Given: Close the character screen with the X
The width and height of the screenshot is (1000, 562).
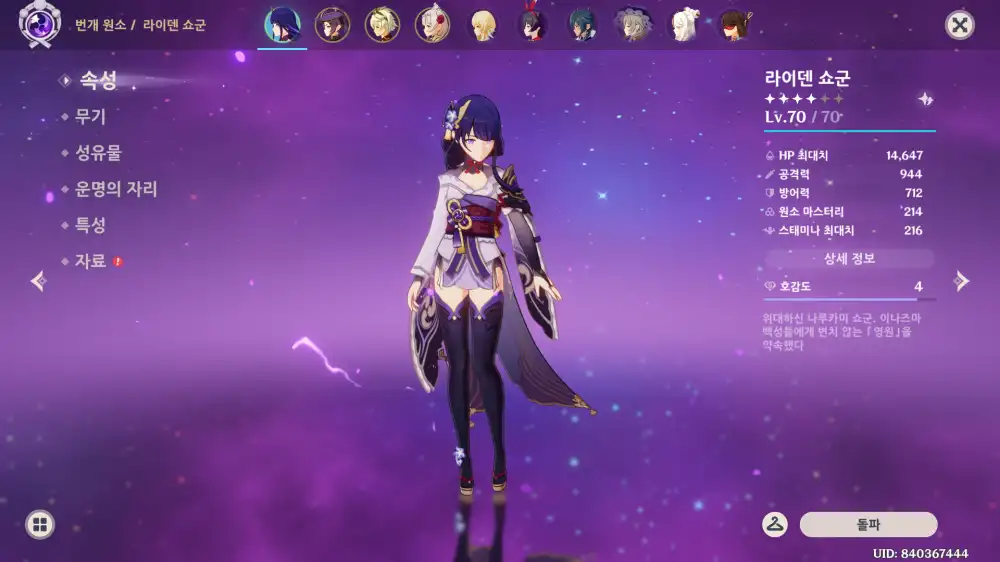Looking at the screenshot, I should coord(960,25).
